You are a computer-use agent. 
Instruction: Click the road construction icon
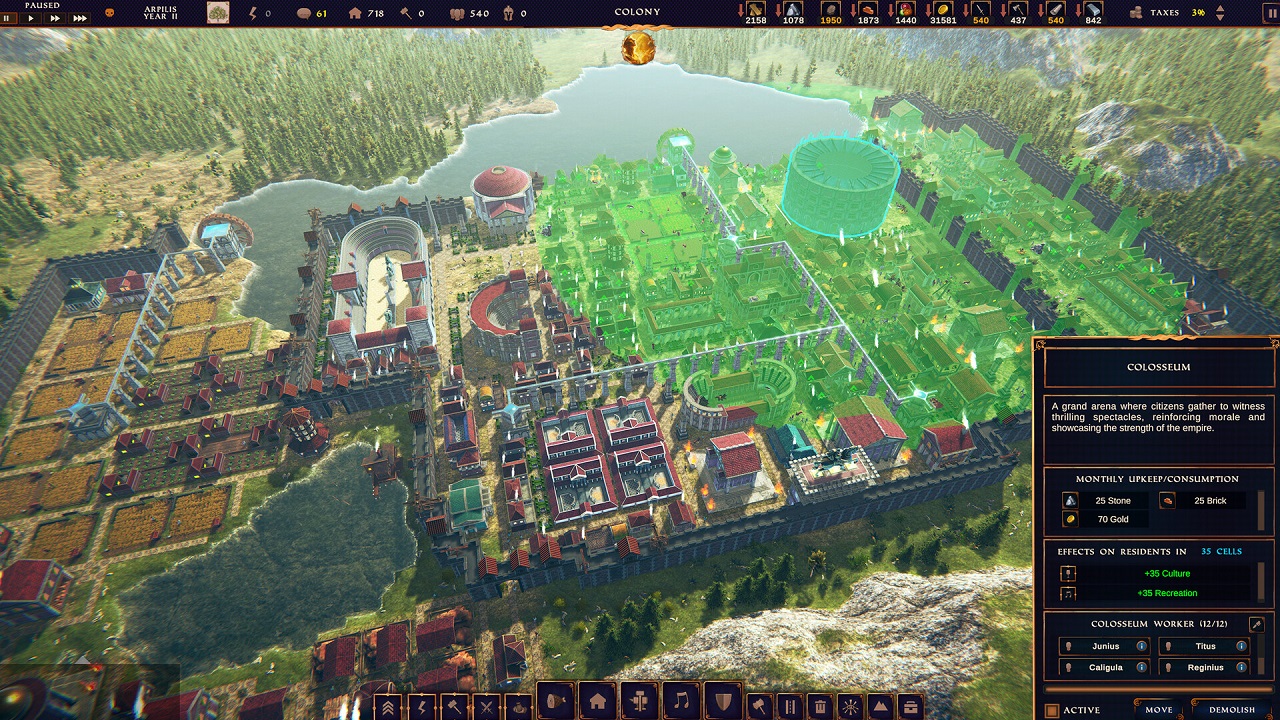[x=791, y=706]
